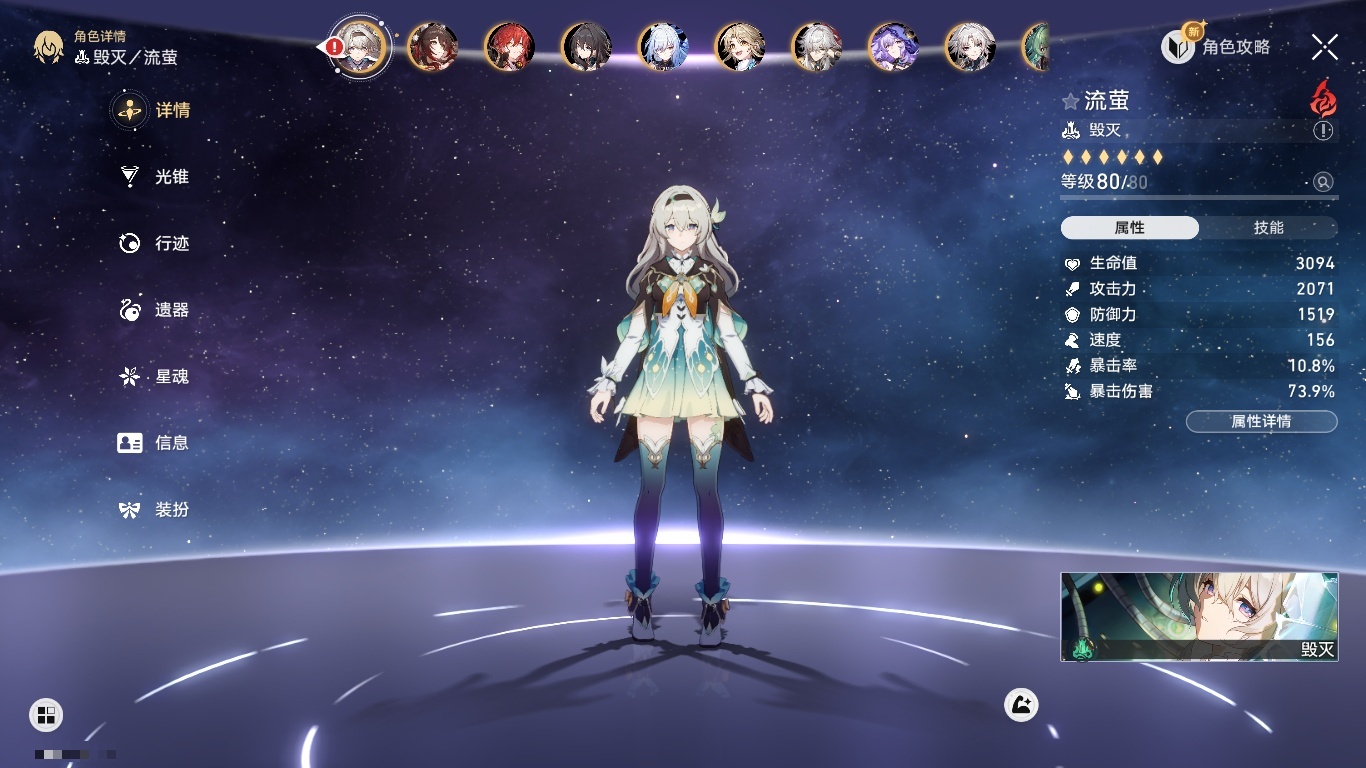Choose the purple-haired character portrait

click(x=893, y=46)
